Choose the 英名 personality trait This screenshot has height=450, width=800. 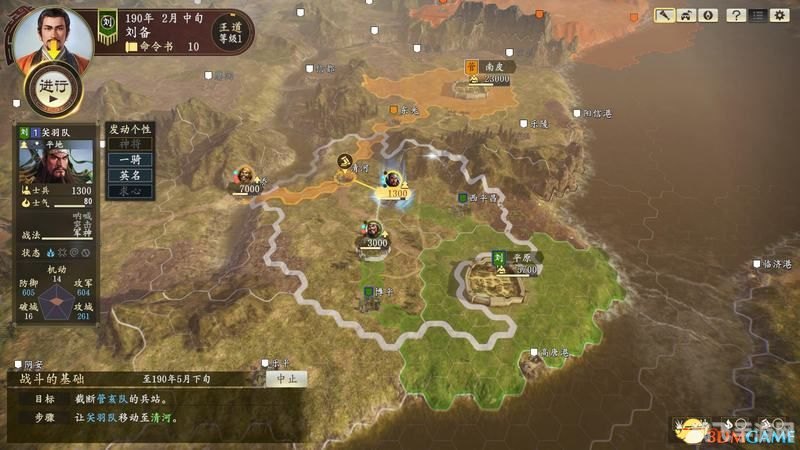(x=128, y=175)
